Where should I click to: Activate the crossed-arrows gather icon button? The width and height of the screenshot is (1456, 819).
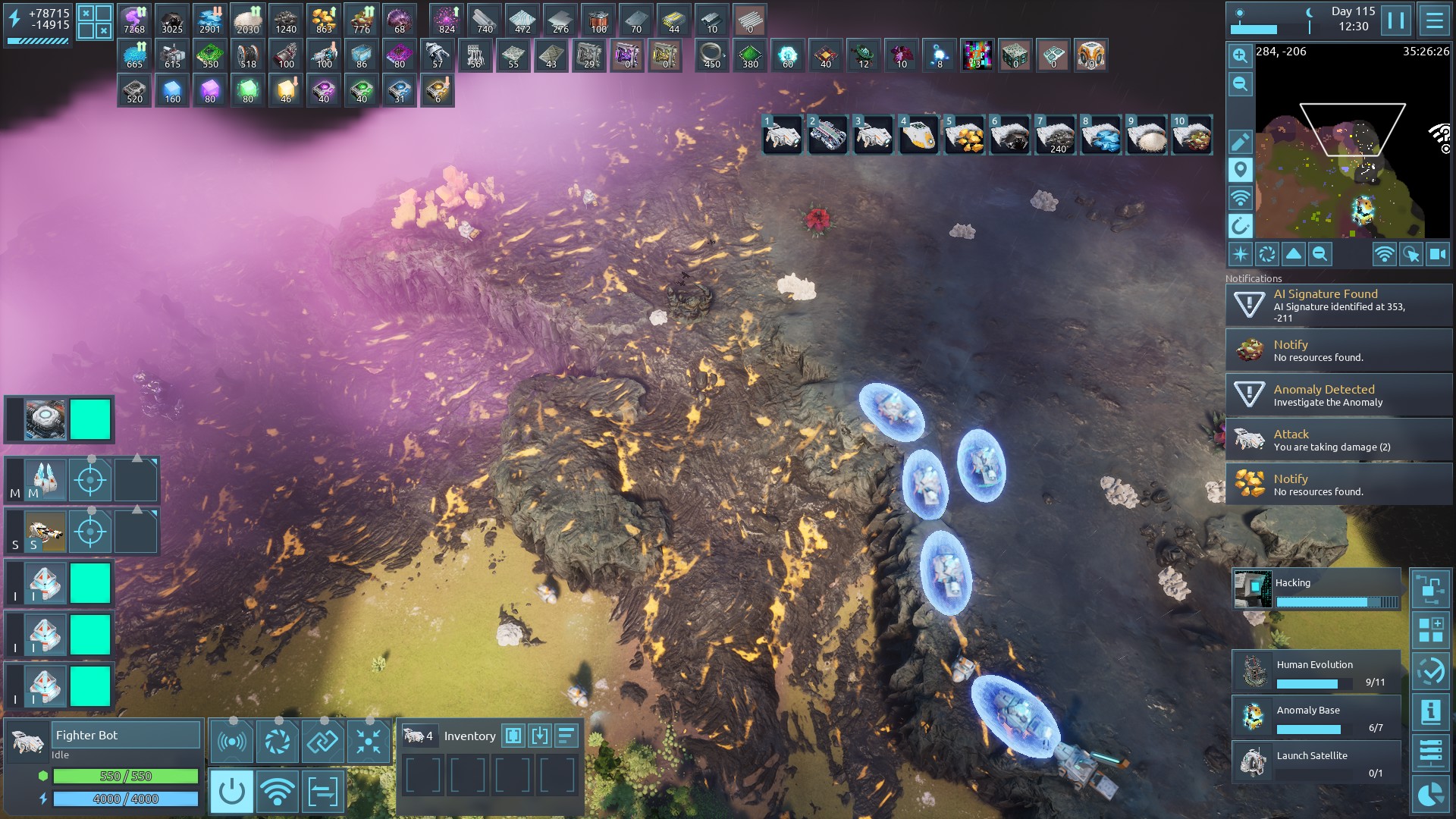368,741
